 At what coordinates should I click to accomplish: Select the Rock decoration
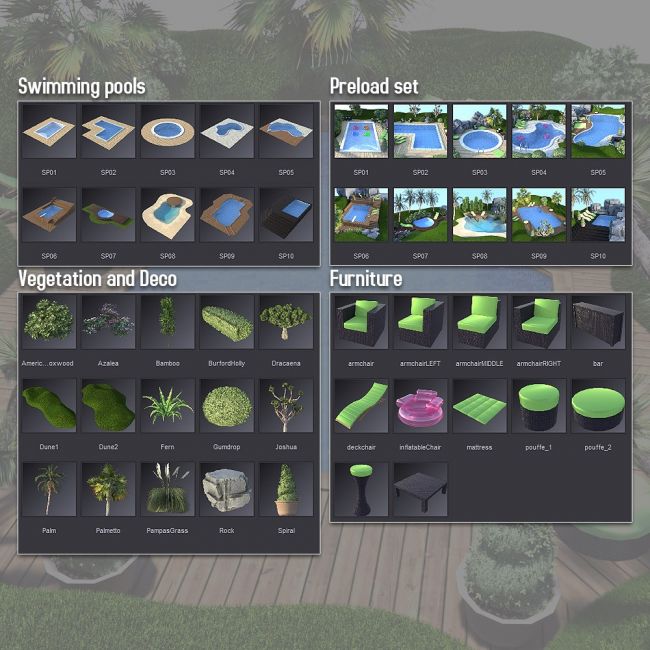(227, 490)
